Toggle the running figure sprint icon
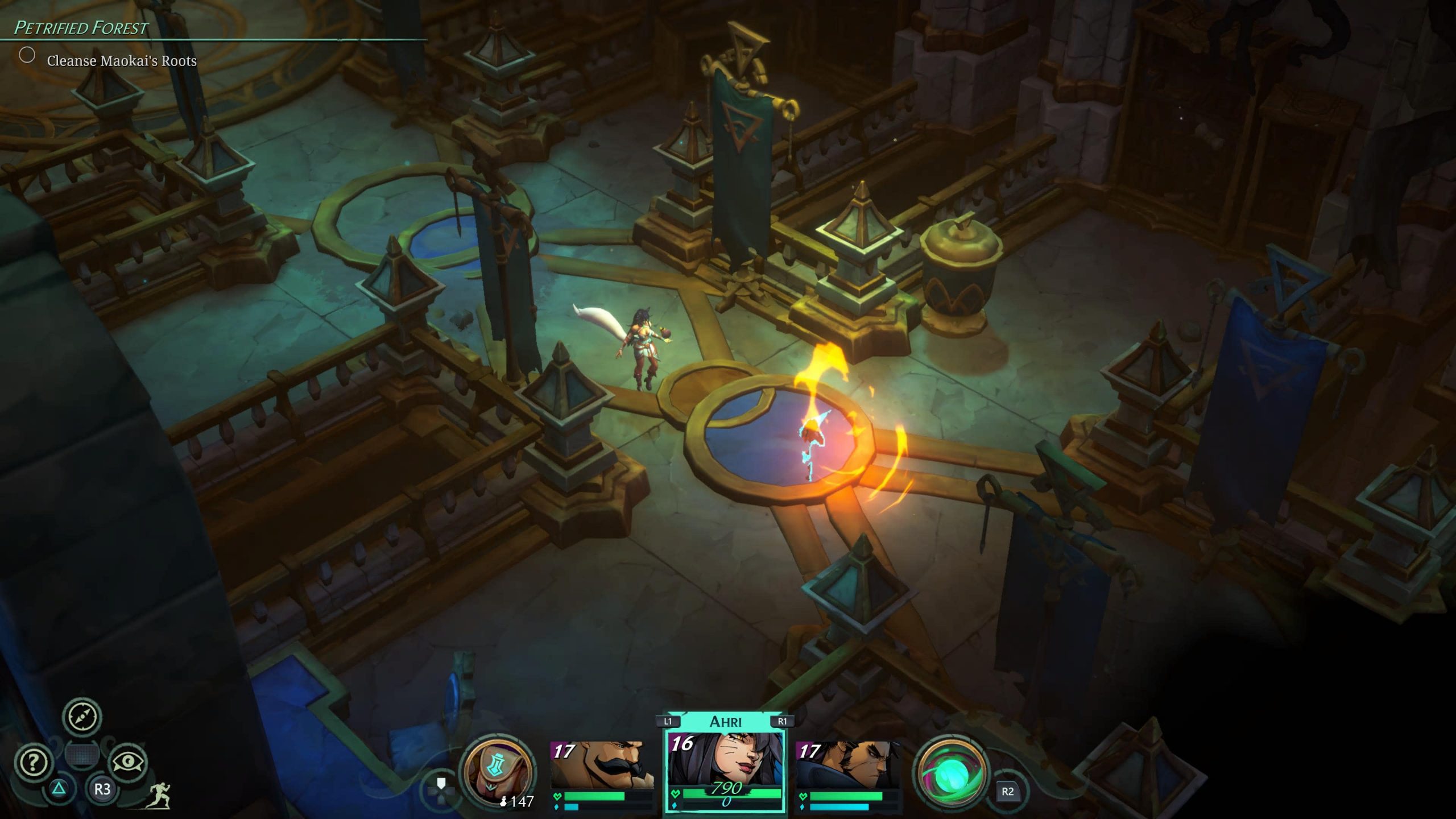Viewport: 1456px width, 819px height. (158, 795)
